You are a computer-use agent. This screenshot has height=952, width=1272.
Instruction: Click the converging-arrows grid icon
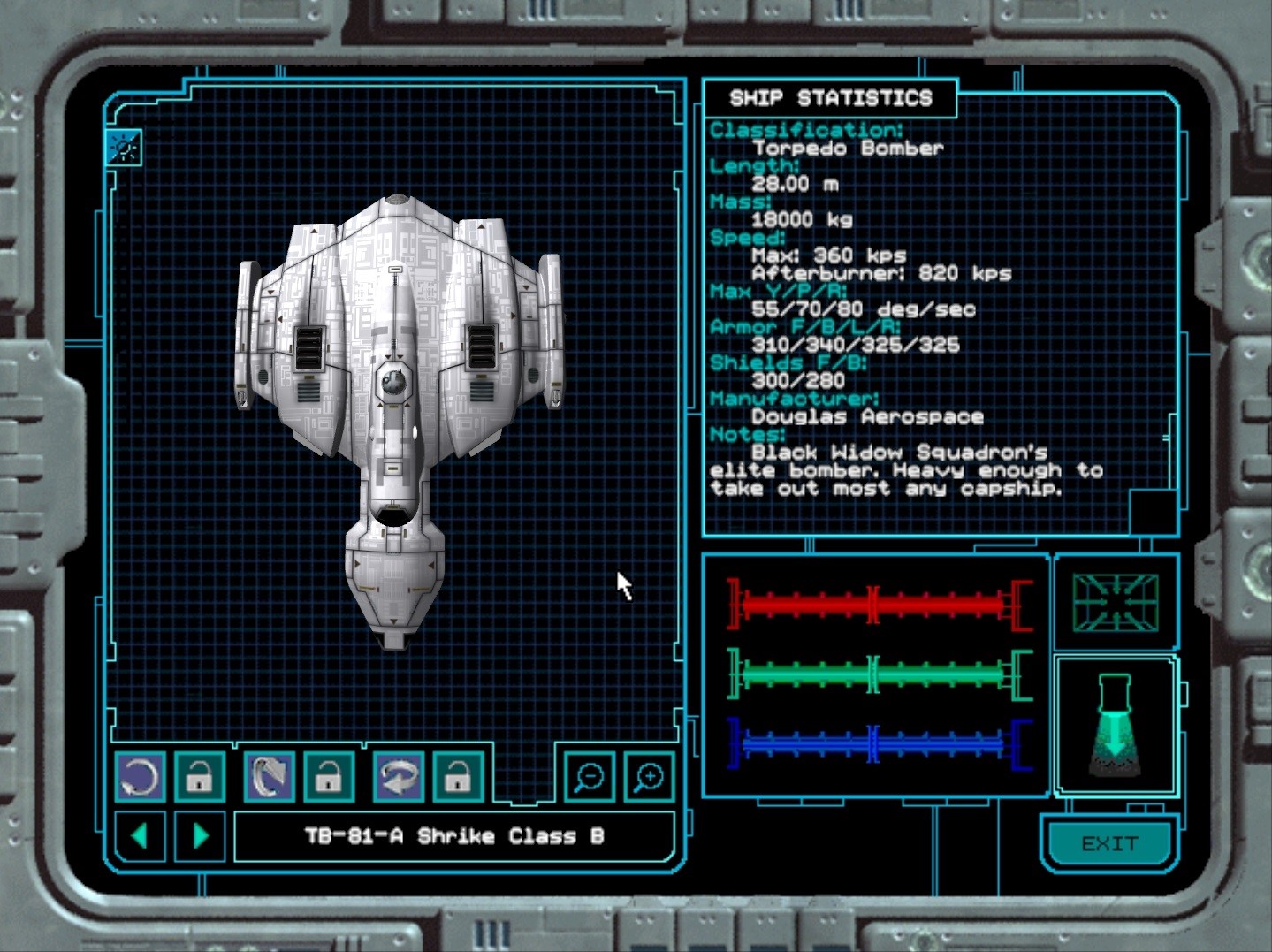(1115, 603)
